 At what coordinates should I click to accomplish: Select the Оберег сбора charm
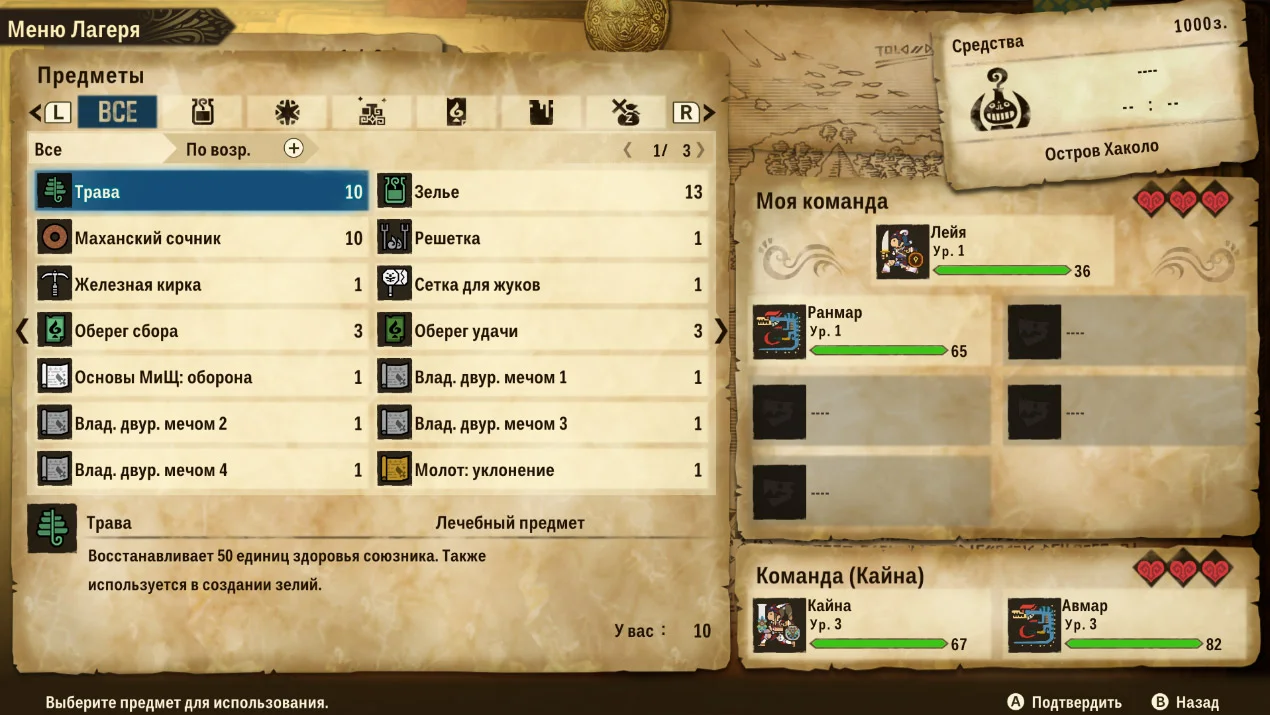201,331
